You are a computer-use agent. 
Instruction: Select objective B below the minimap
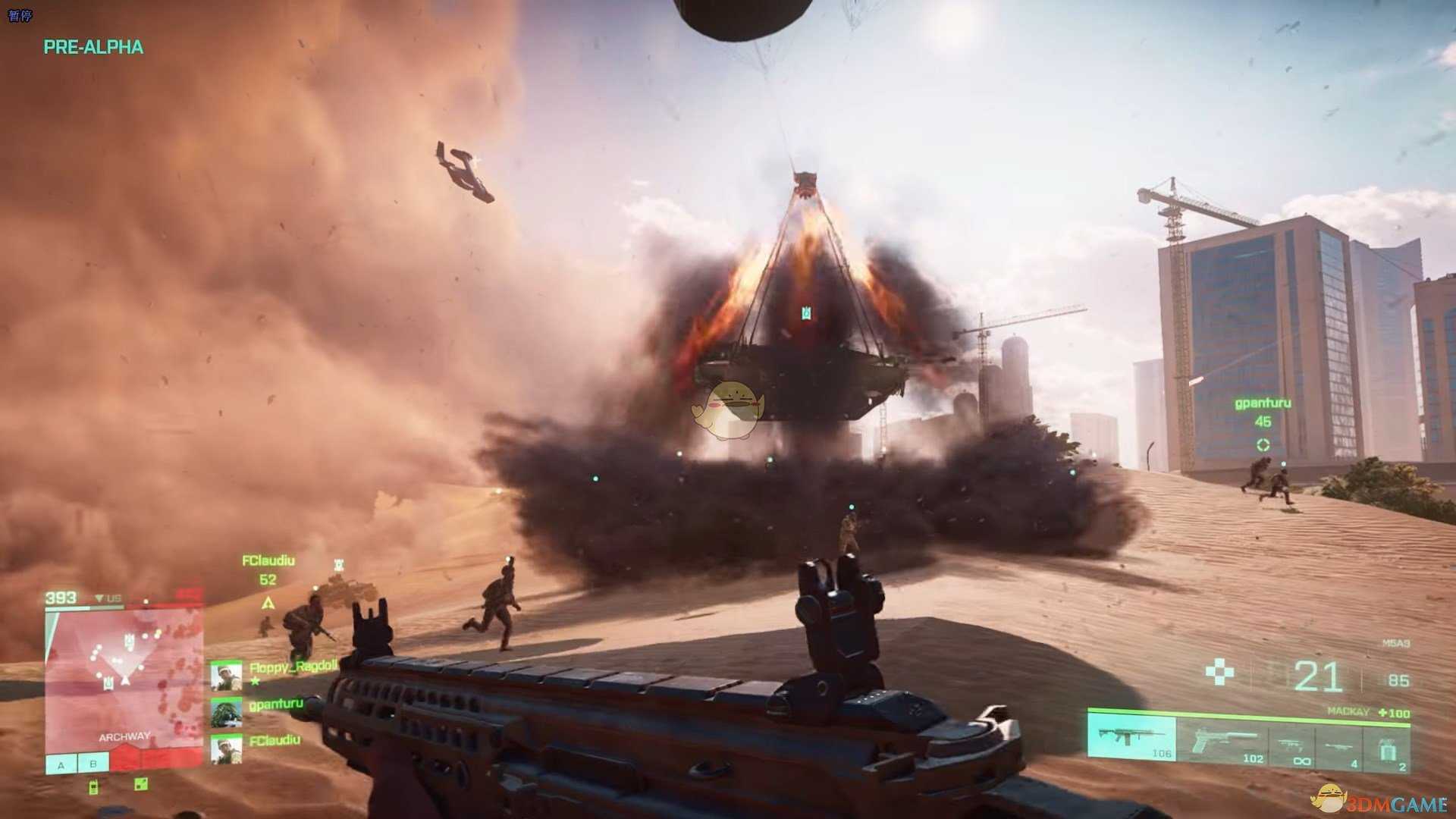[x=93, y=764]
